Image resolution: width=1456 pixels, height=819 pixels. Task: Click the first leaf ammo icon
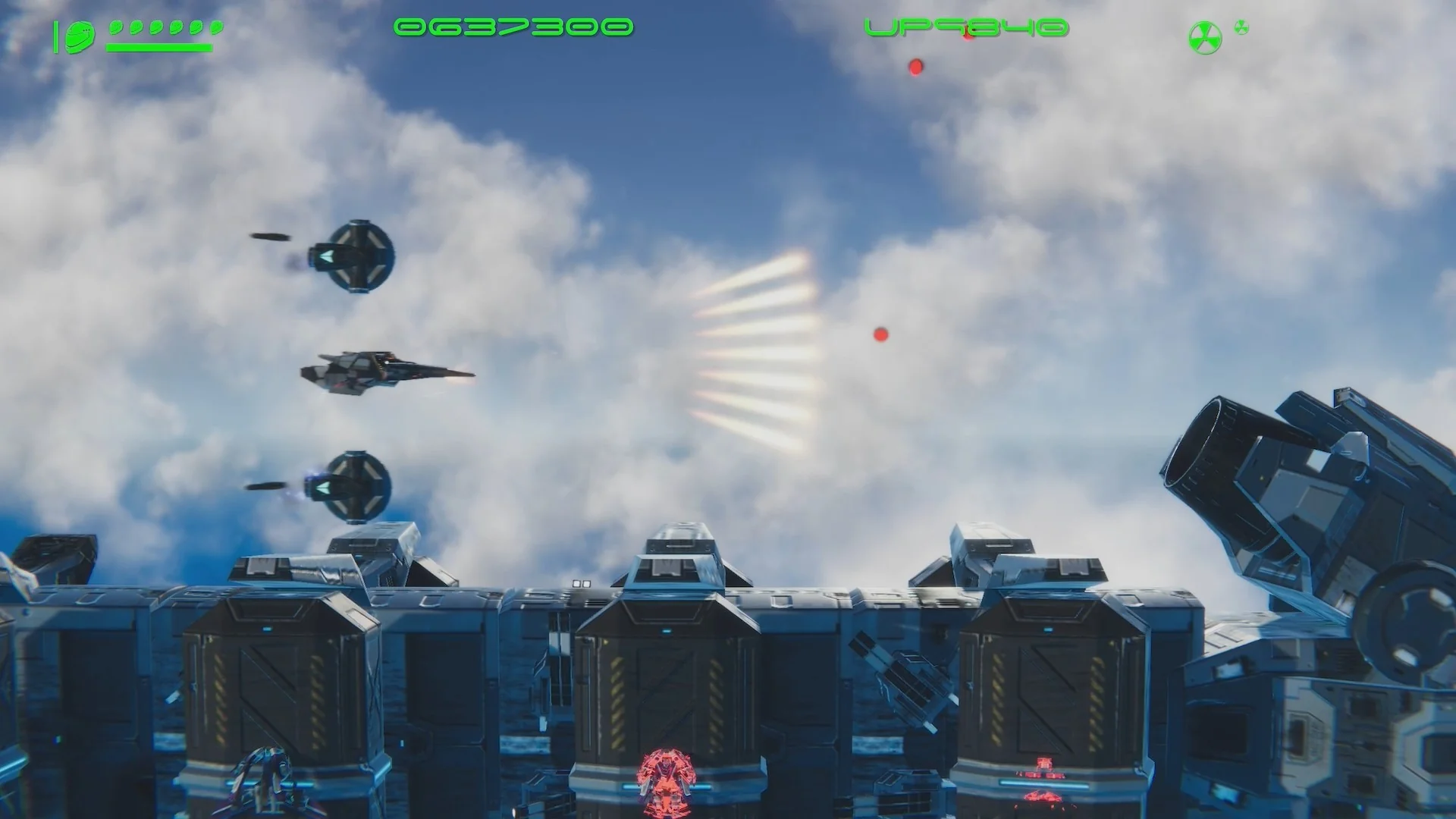(115, 28)
